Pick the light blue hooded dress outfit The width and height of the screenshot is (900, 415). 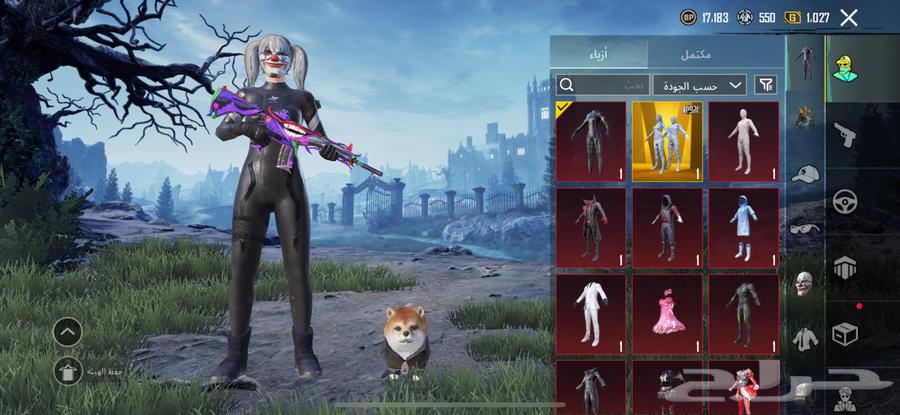point(744,227)
